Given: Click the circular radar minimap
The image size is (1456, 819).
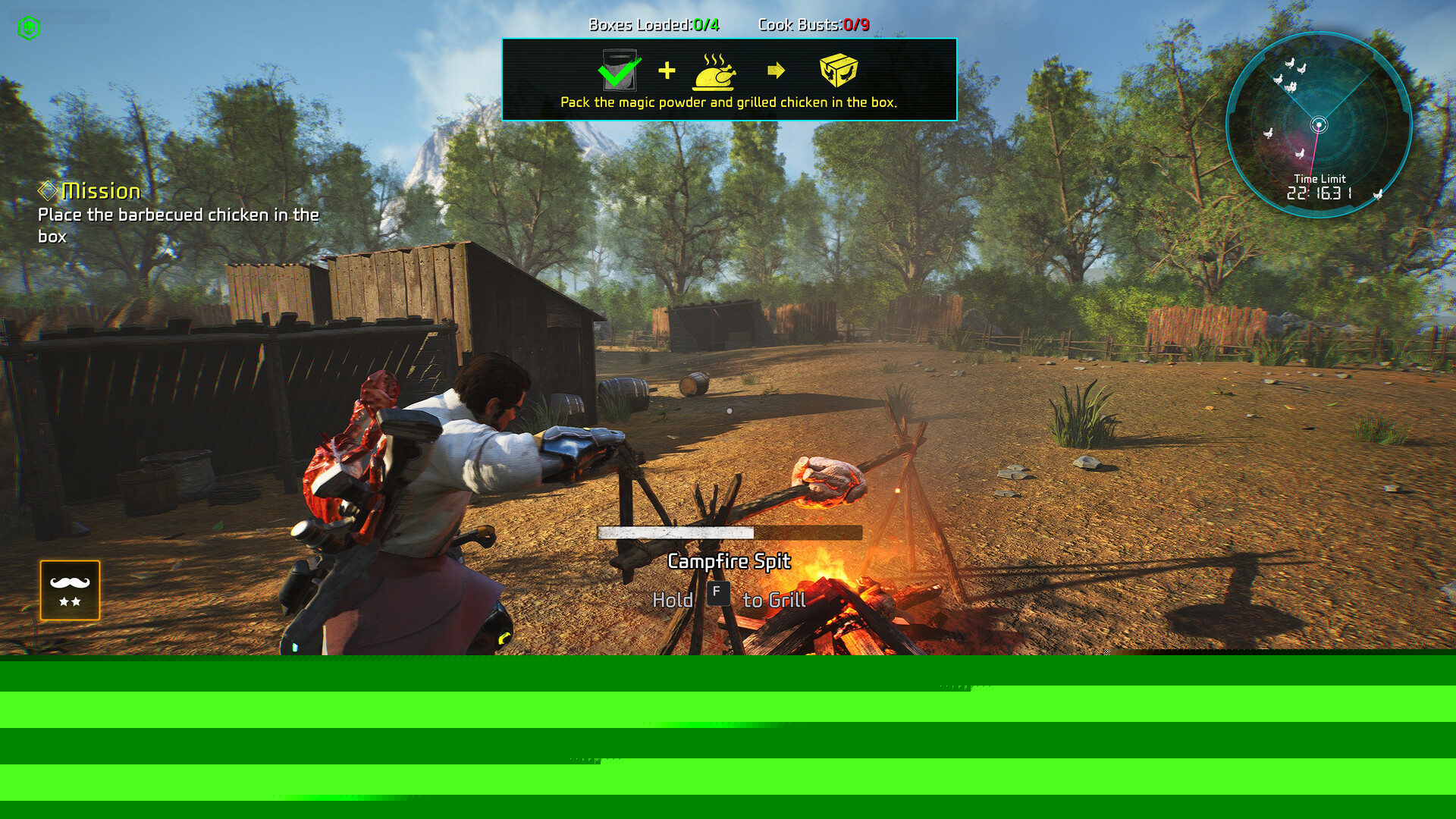Looking at the screenshot, I should pyautogui.click(x=1319, y=125).
